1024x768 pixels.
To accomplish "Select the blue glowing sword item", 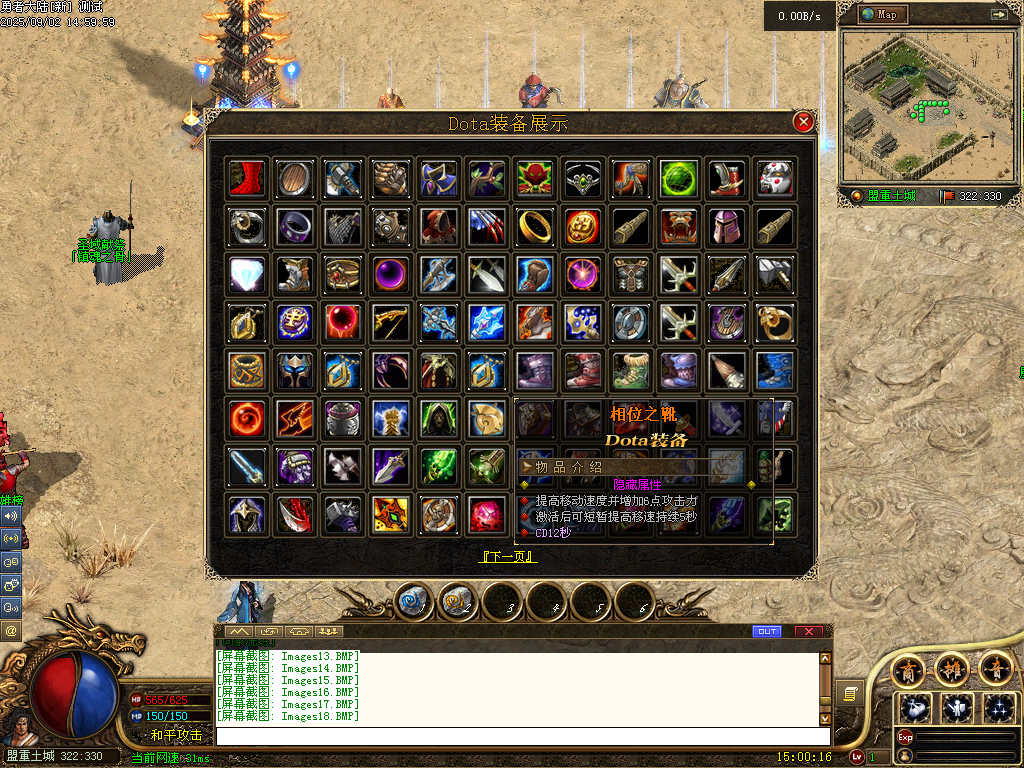I will tap(246, 466).
